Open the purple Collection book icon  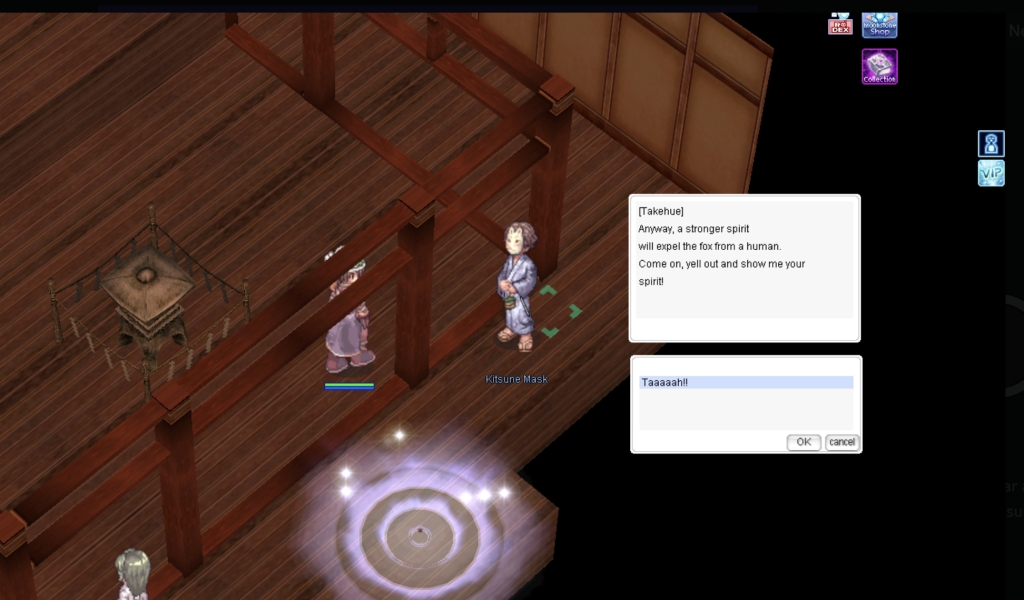[x=879, y=67]
